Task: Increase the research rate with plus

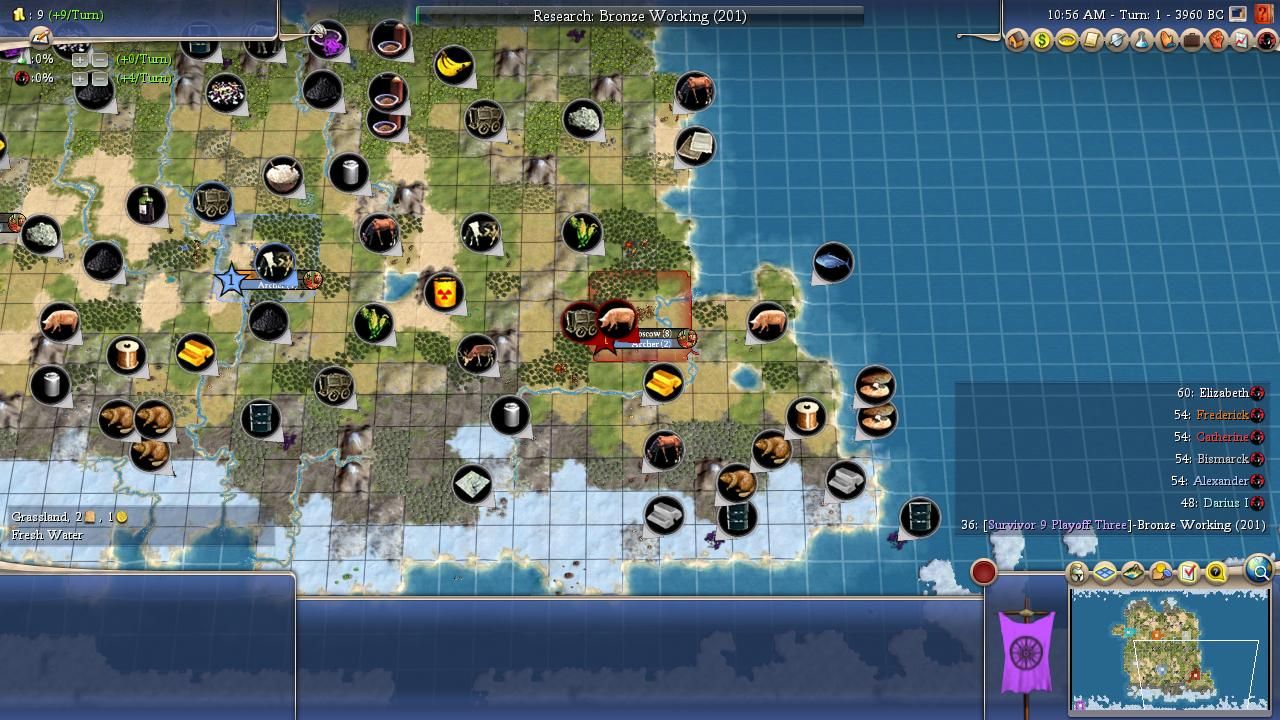Action: click(80, 59)
